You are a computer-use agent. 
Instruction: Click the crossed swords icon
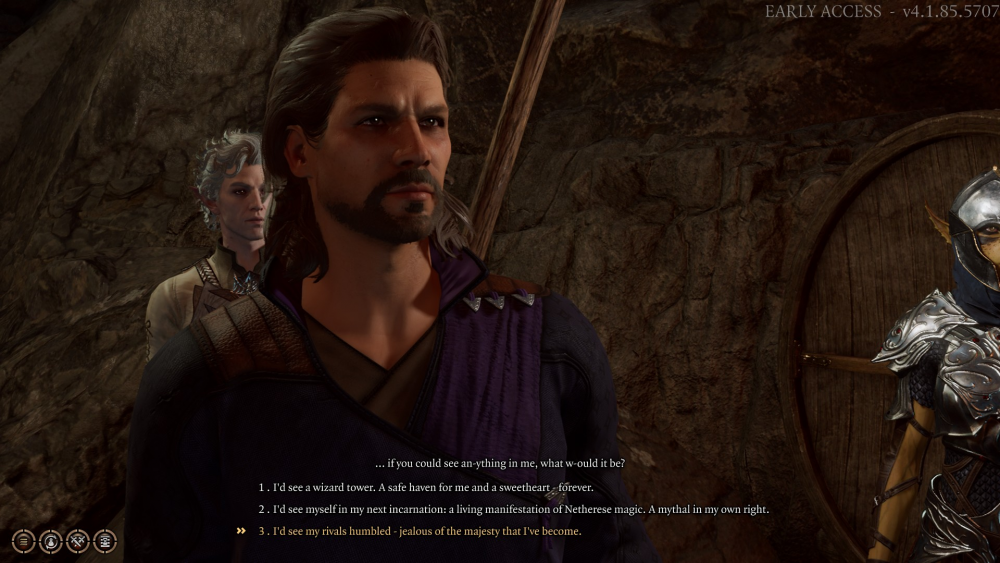click(x=78, y=541)
